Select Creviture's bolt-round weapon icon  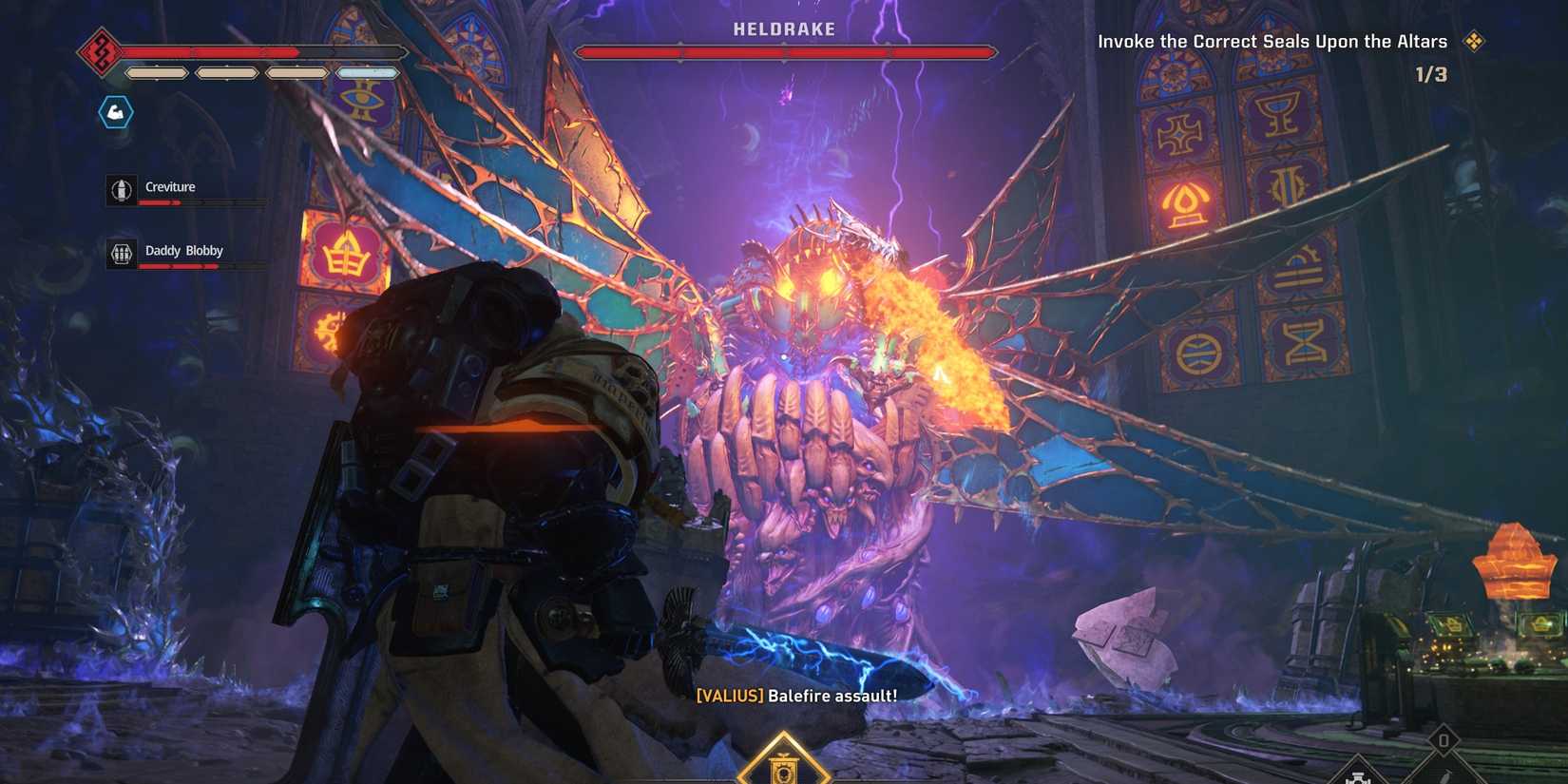pos(123,190)
